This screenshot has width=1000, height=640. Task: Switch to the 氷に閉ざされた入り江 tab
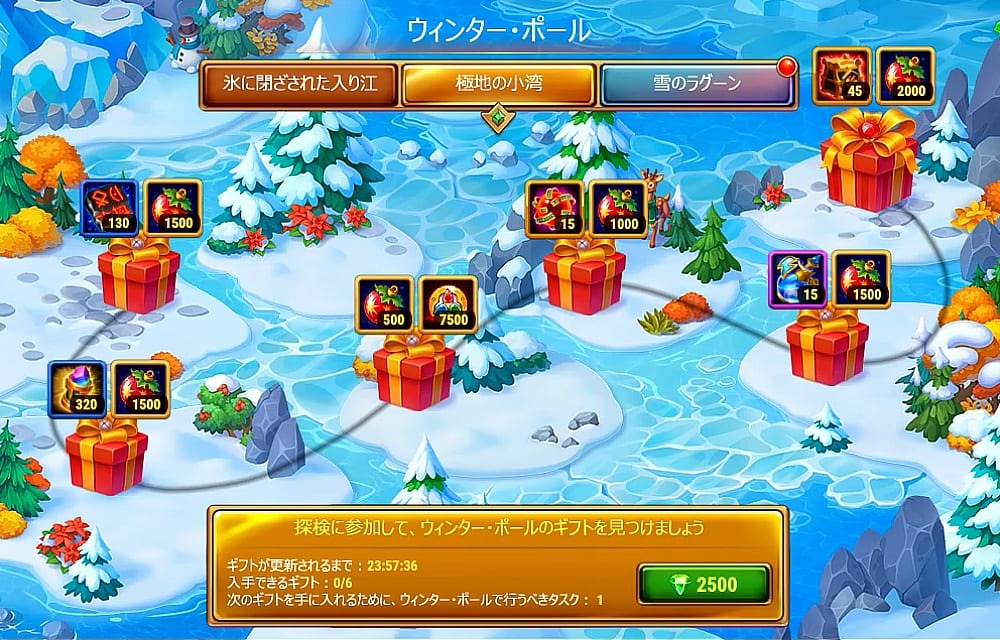299,85
